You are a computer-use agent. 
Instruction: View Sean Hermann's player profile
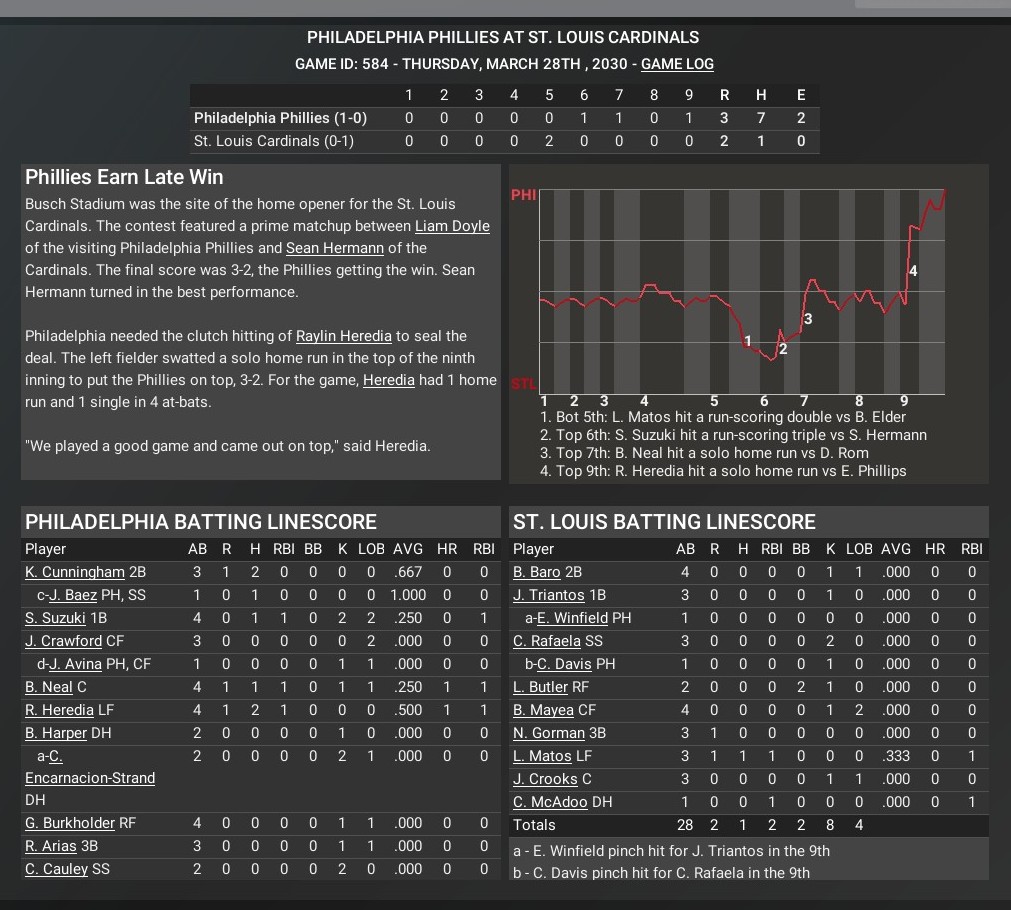(x=334, y=248)
